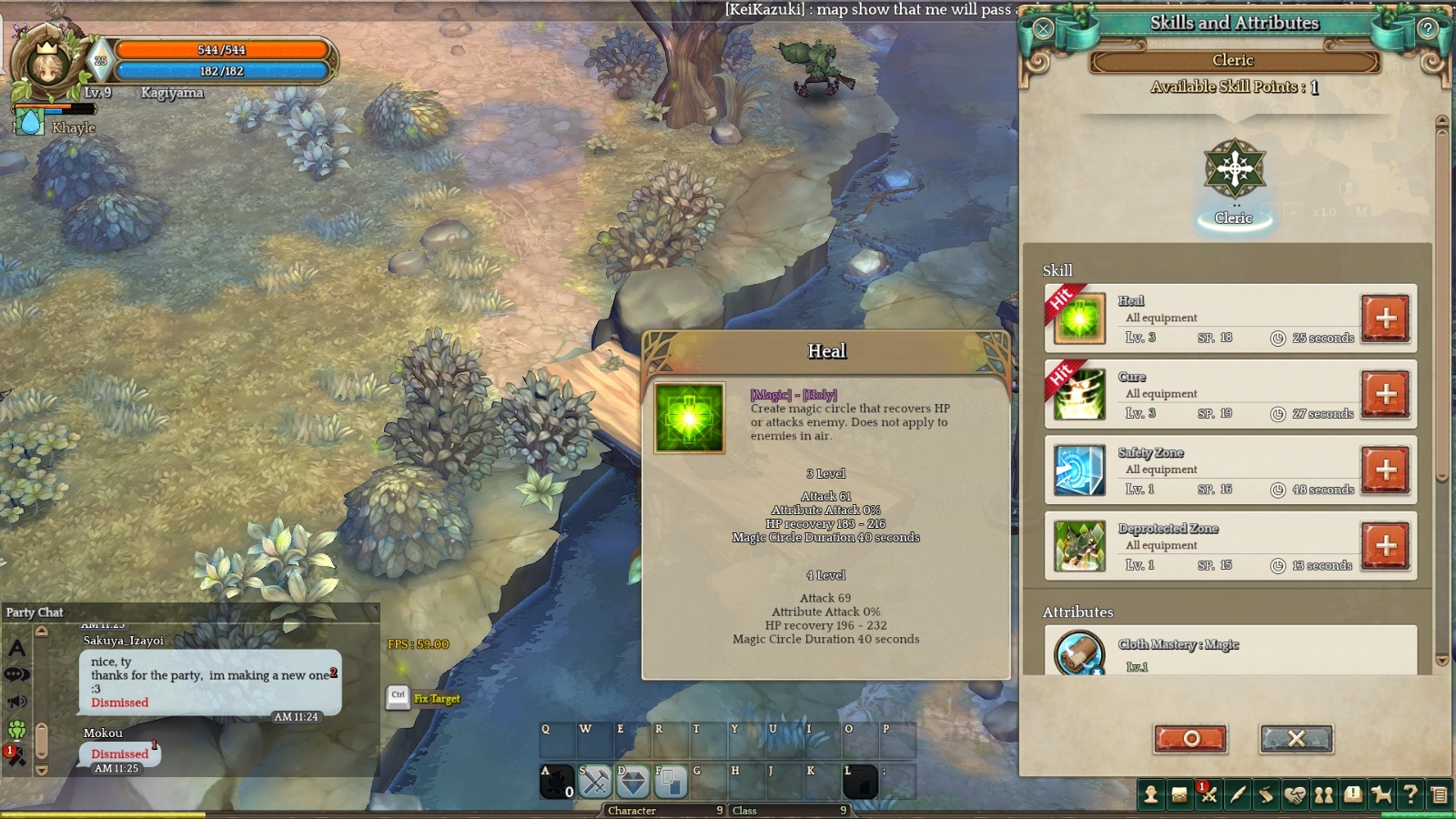Switch to the green party chat channel icon
This screenshot has width=1456, height=819.
17,729
